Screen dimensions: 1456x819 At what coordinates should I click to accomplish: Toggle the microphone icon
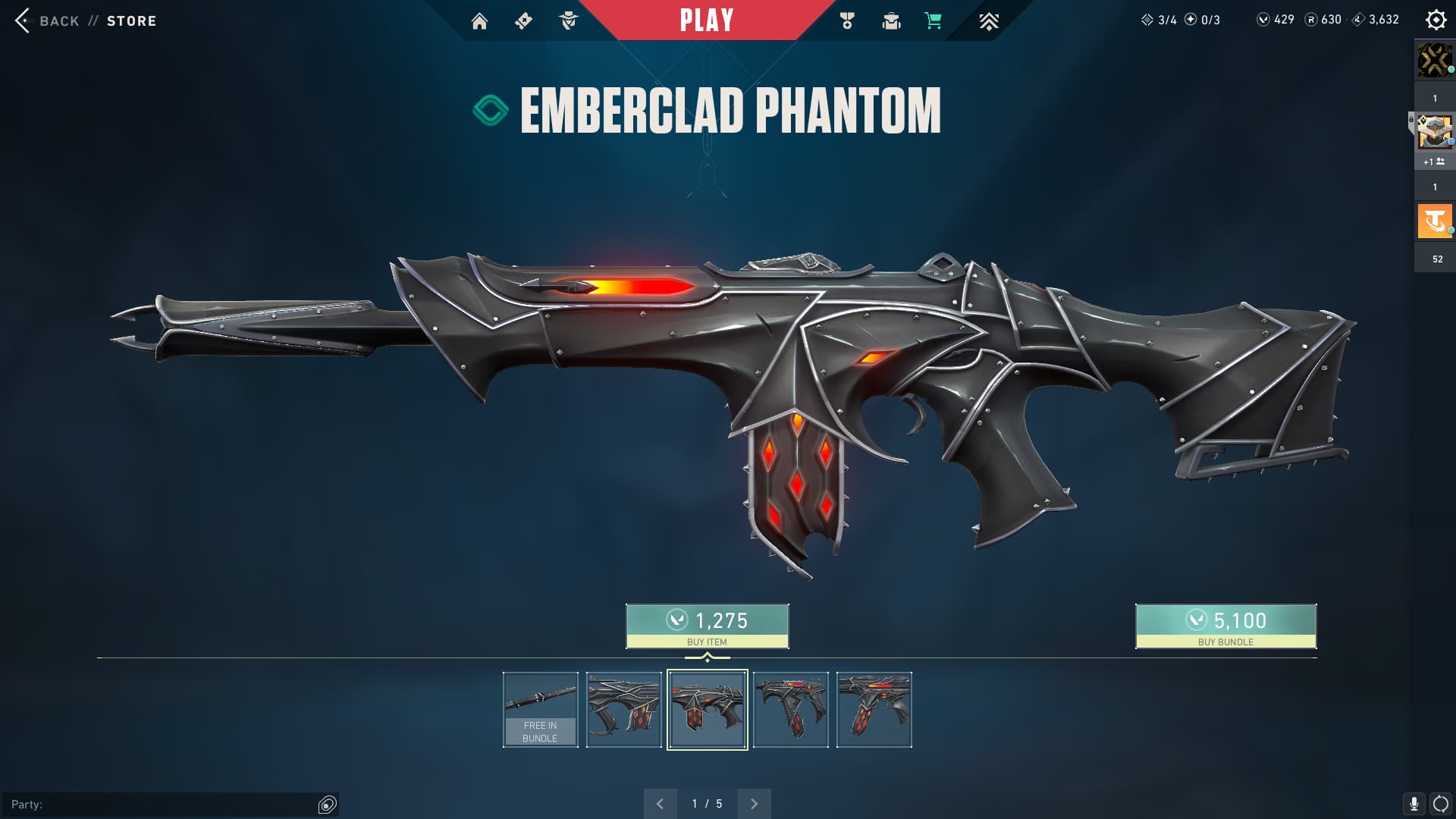(x=1414, y=804)
